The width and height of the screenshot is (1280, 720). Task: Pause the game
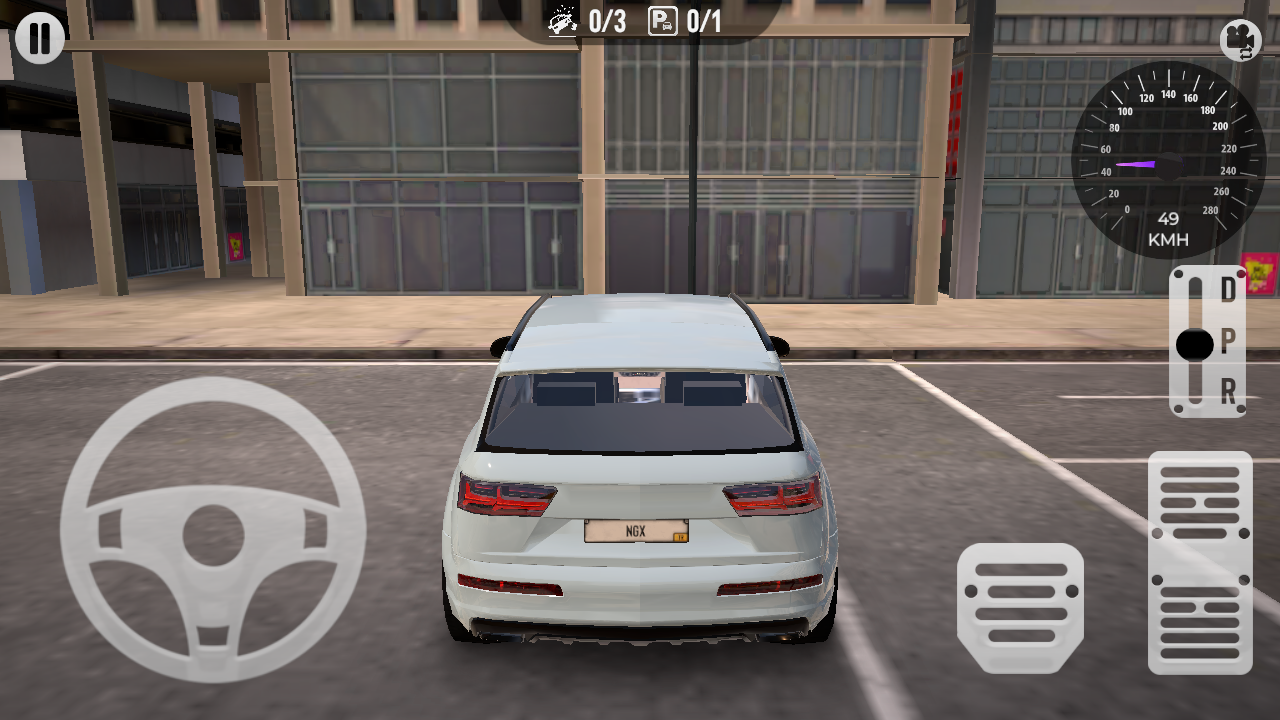click(x=40, y=39)
